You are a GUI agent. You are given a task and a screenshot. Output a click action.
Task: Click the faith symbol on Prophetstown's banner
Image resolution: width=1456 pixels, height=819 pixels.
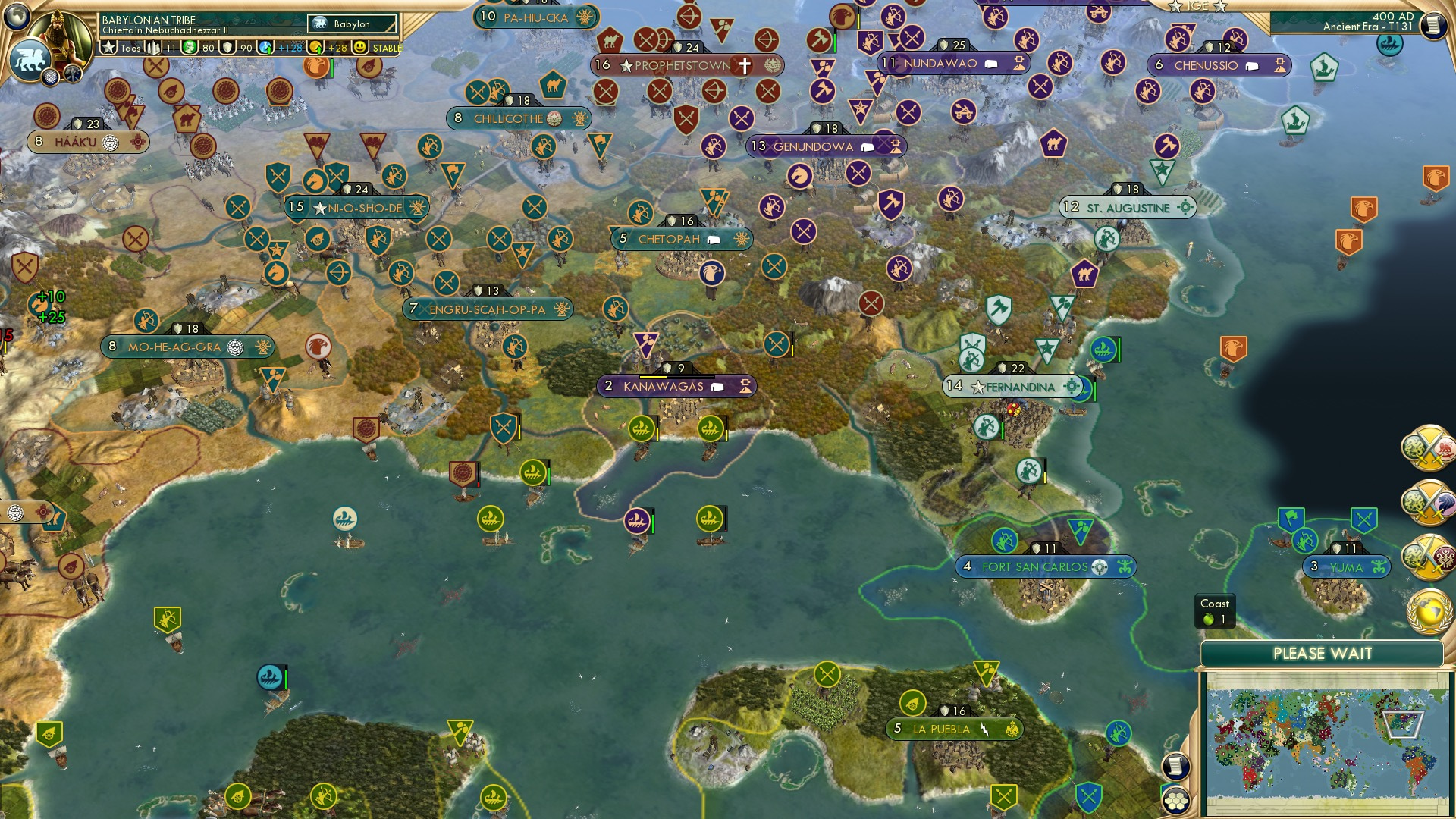(x=746, y=65)
